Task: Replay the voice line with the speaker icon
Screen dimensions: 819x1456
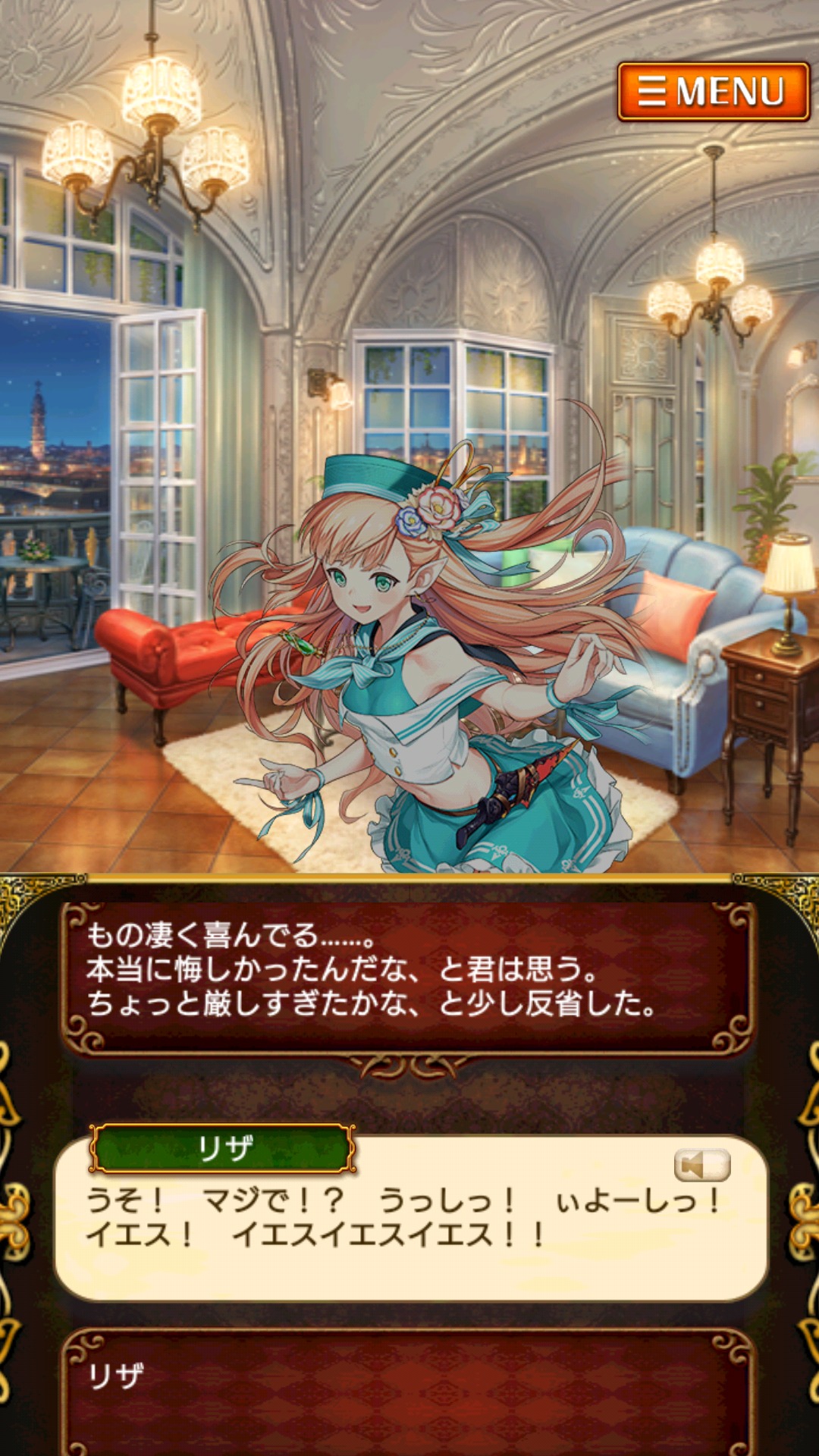Action: pyautogui.click(x=701, y=1165)
